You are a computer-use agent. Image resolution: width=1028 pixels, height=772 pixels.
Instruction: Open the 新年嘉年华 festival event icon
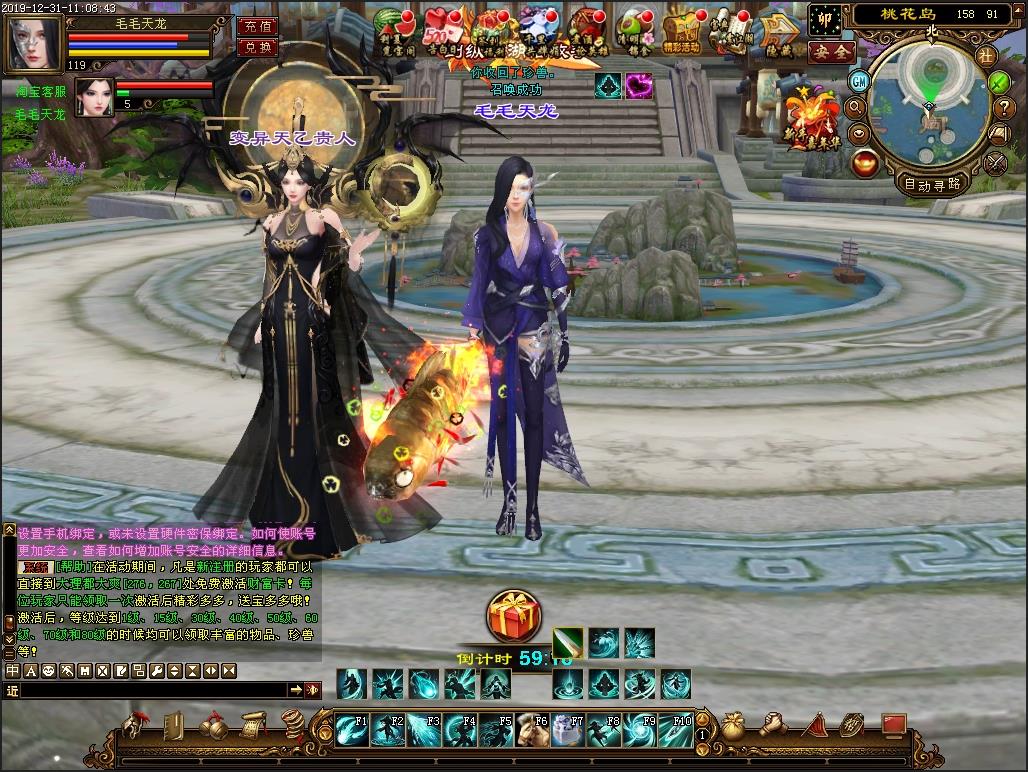(x=812, y=118)
